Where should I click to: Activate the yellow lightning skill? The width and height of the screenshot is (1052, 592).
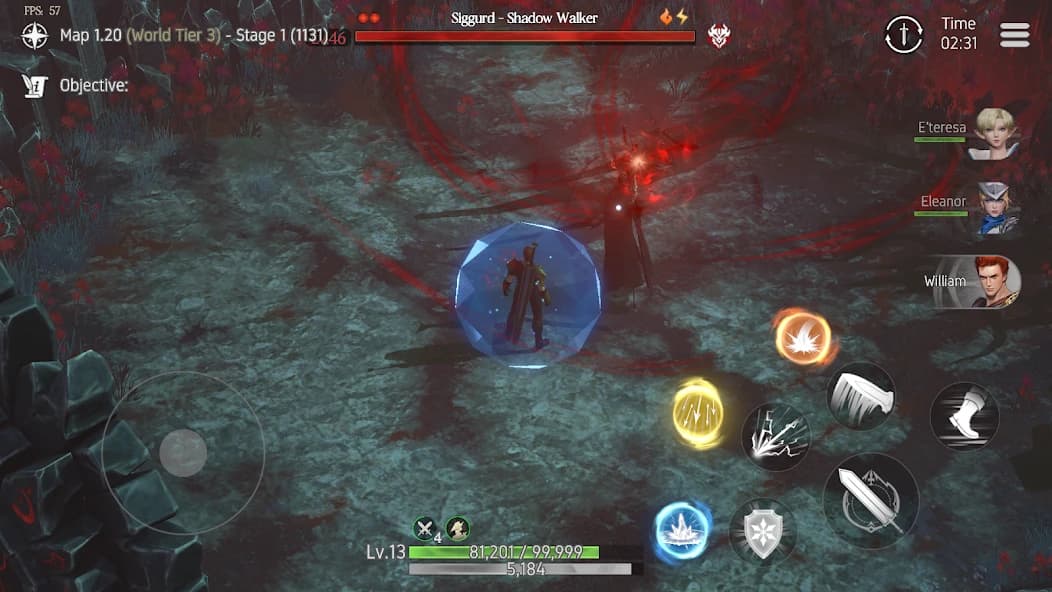pos(698,413)
